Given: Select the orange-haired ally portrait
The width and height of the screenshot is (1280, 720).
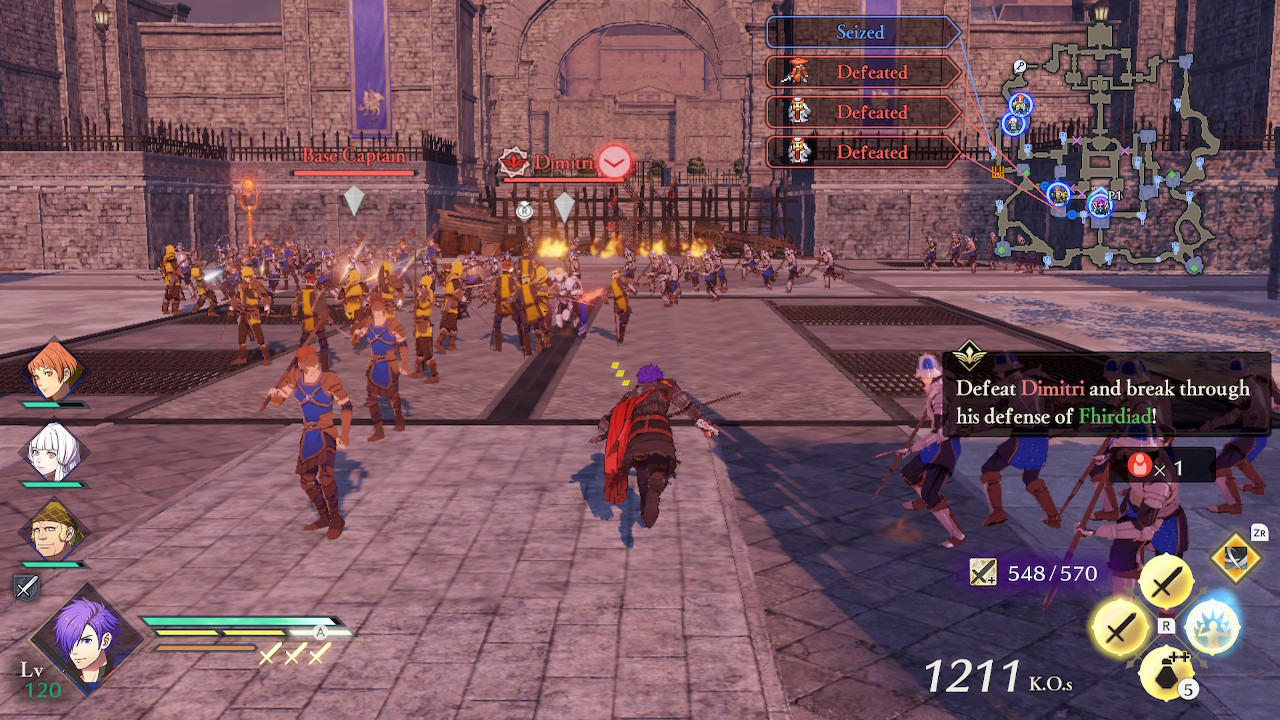Looking at the screenshot, I should [54, 371].
